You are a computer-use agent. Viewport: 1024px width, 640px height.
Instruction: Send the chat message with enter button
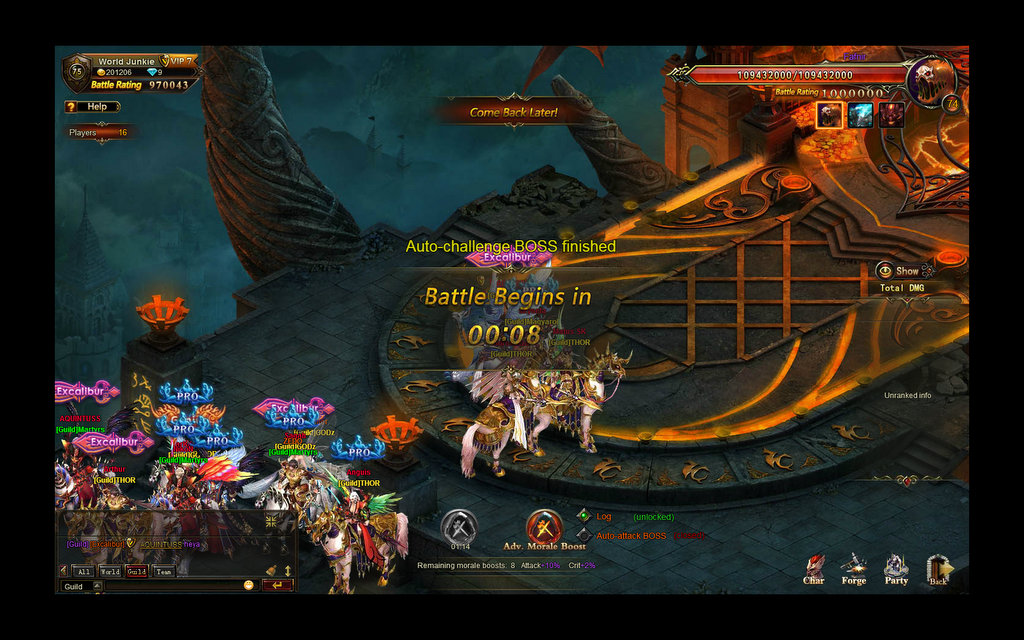click(x=276, y=585)
